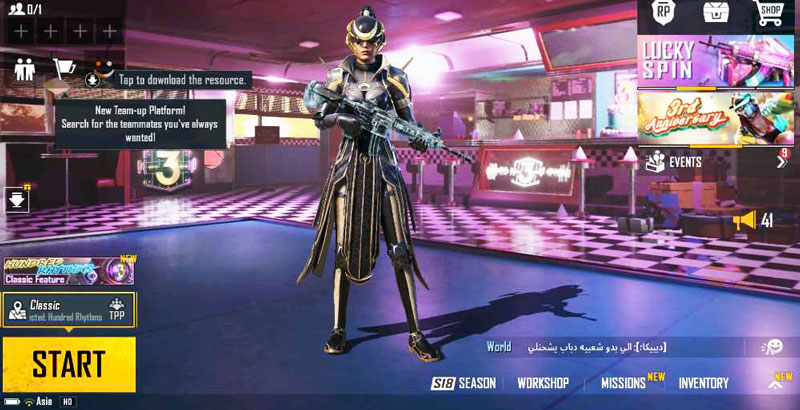Open the Hundred Rhythms Classic Feature banner
Viewport: 800px width, 410px height.
[x=68, y=270]
